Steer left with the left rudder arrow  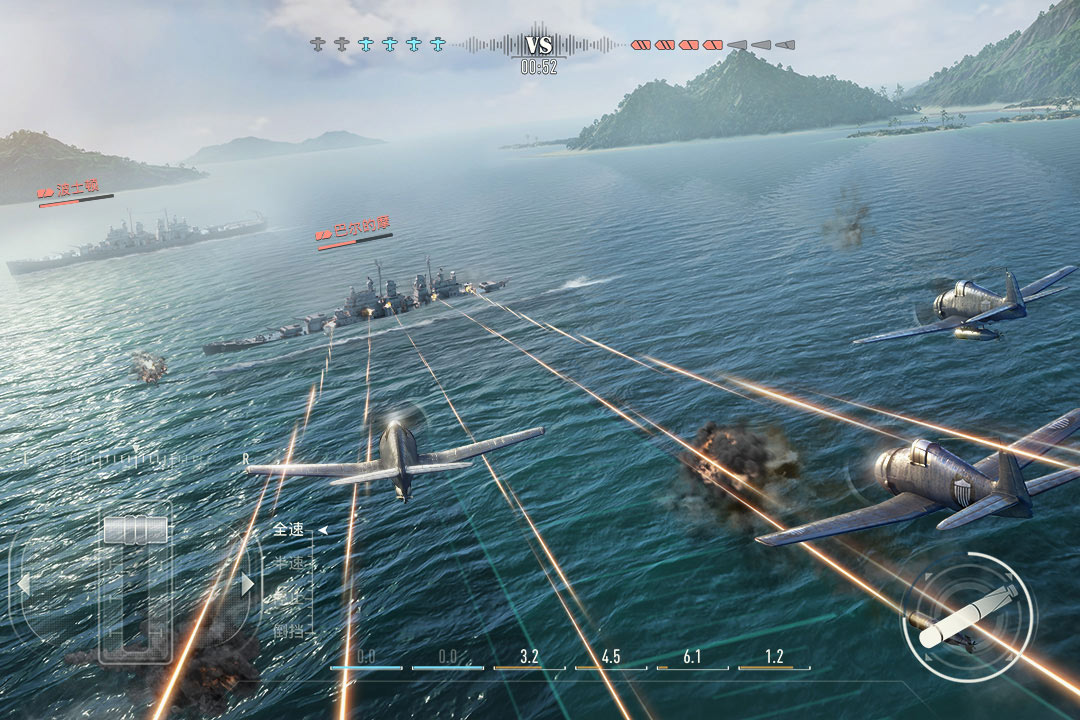pos(24,584)
